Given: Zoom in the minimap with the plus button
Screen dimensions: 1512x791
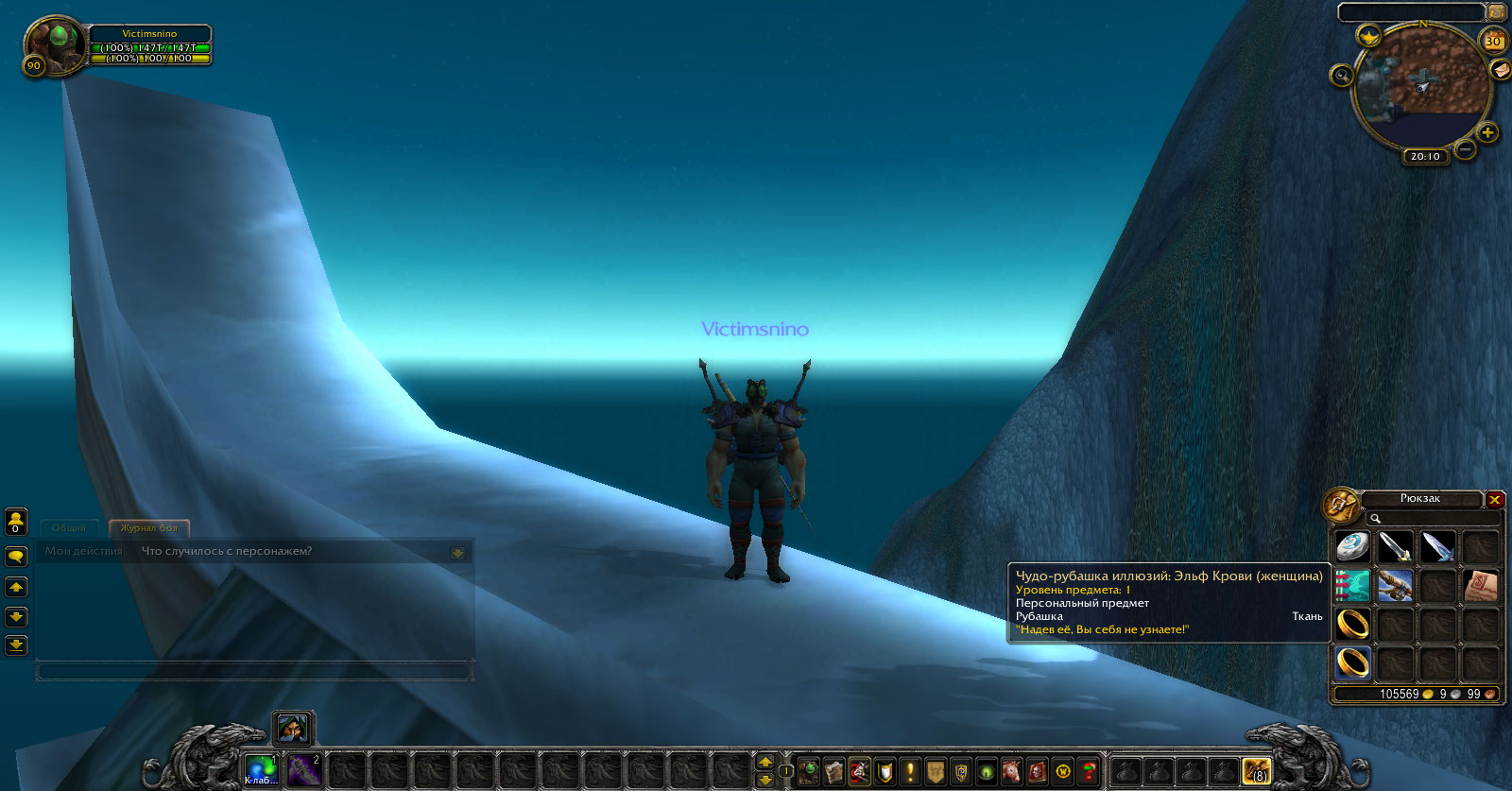Looking at the screenshot, I should (x=1487, y=132).
